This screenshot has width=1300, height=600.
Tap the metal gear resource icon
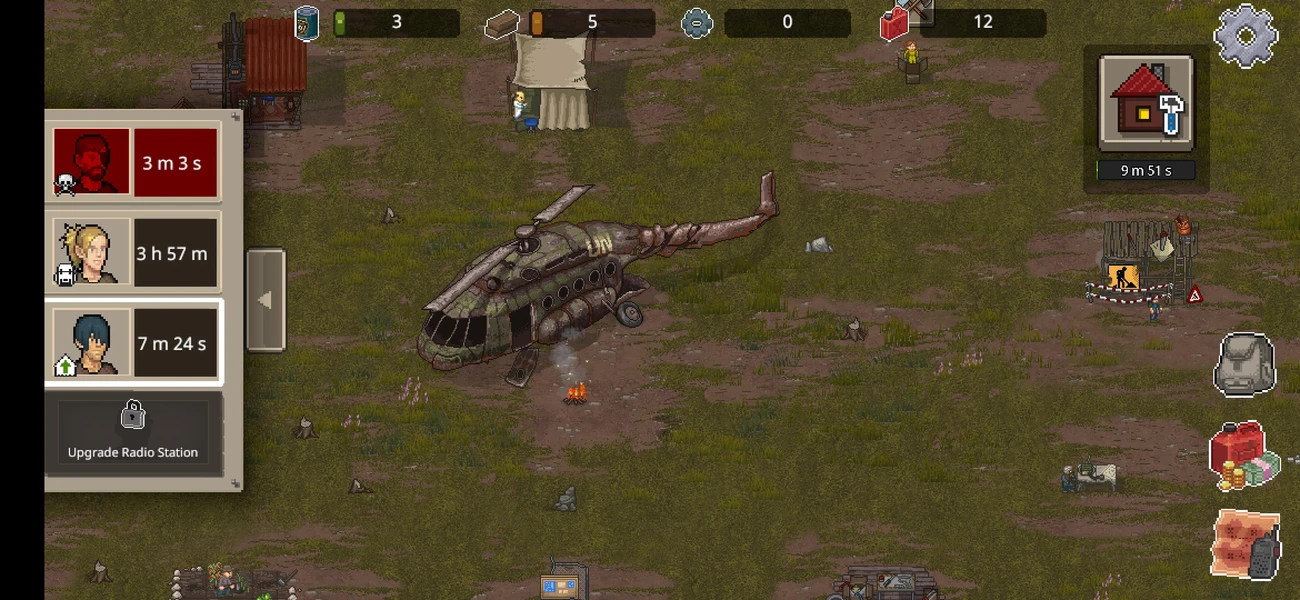coord(696,23)
